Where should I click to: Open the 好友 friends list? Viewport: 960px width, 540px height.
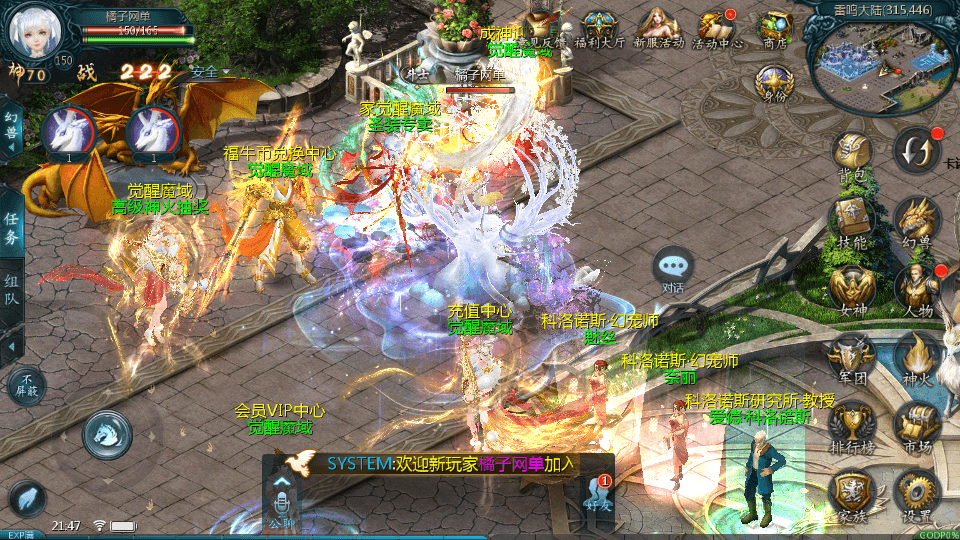point(598,497)
